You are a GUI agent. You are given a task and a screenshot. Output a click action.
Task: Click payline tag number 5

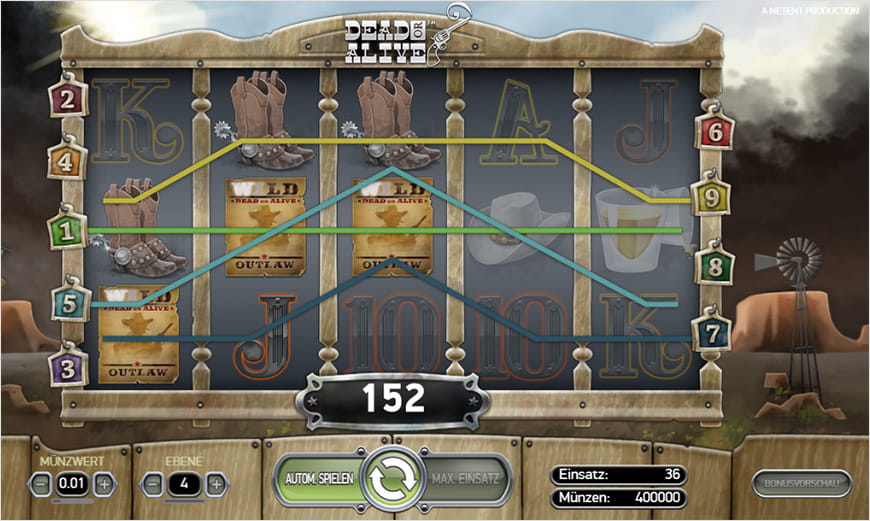click(x=70, y=301)
